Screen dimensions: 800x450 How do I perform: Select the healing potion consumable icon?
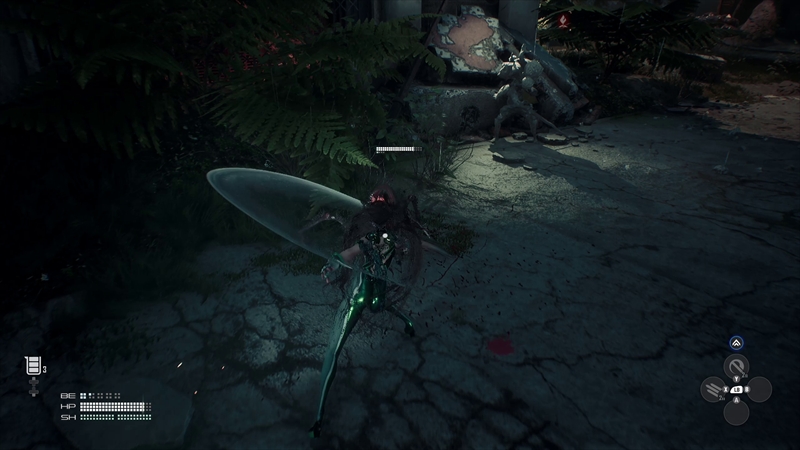33,367
